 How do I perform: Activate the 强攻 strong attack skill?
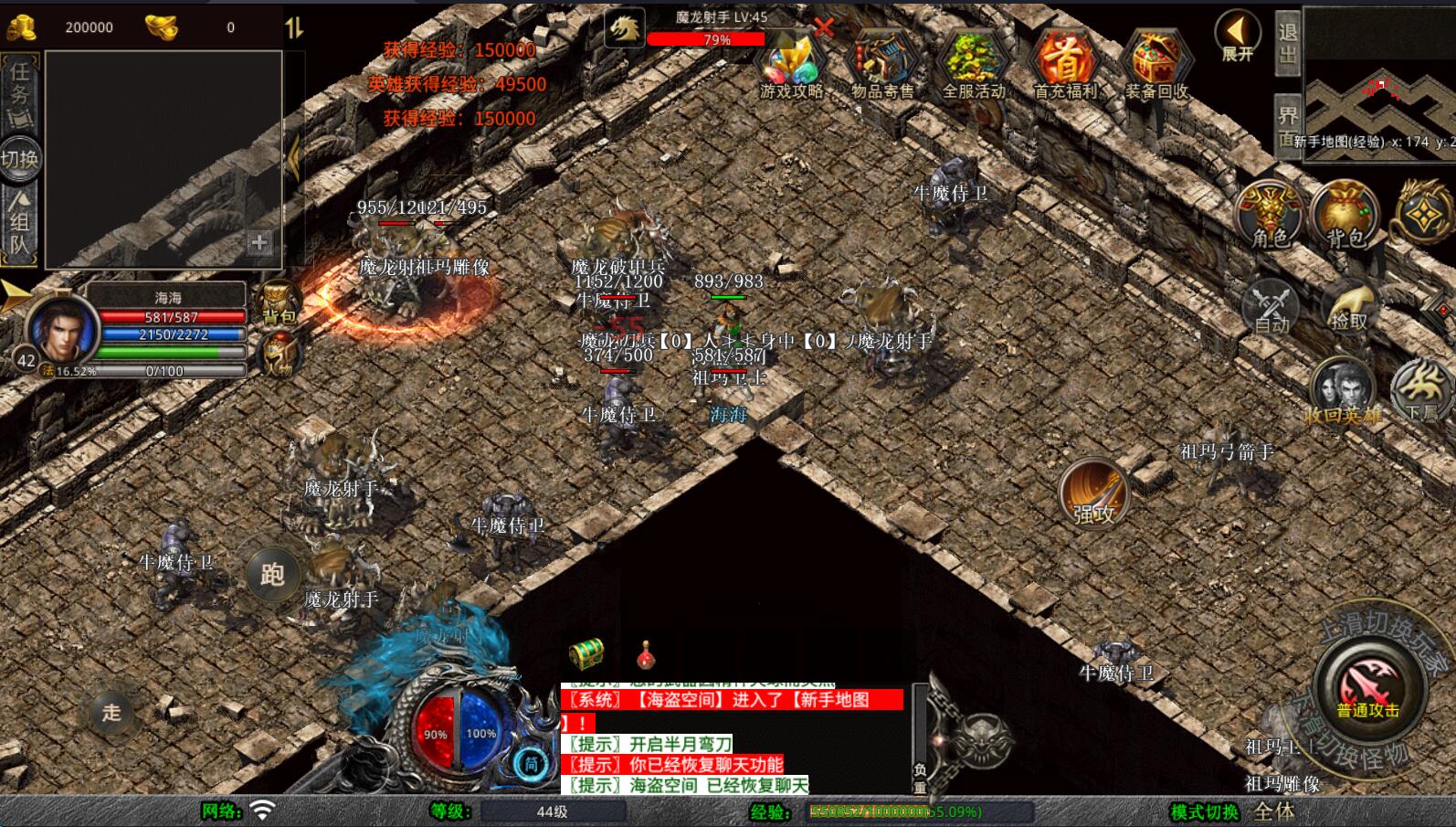point(1094,494)
